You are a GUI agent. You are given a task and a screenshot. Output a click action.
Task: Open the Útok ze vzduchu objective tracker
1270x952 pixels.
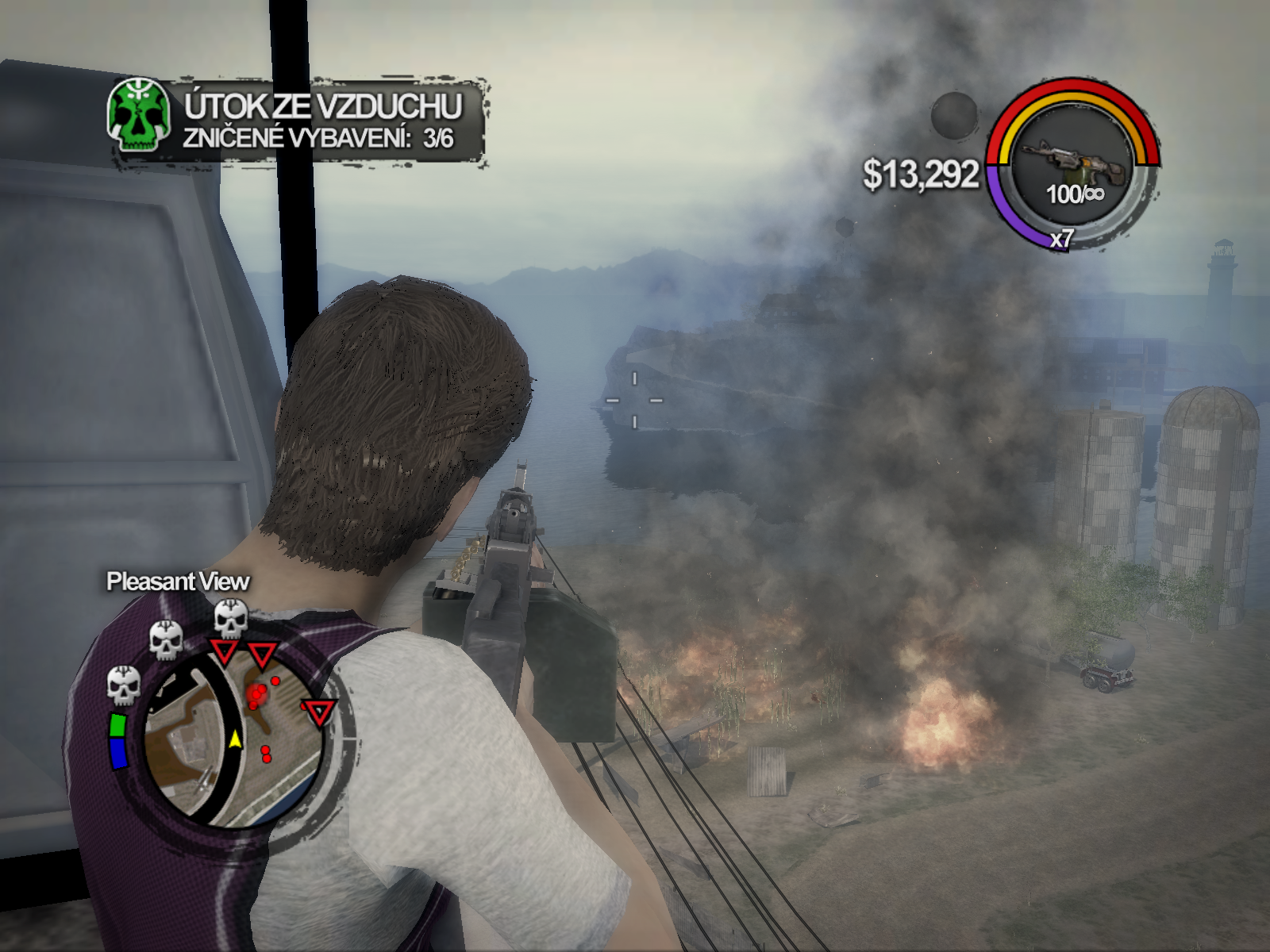[321, 121]
